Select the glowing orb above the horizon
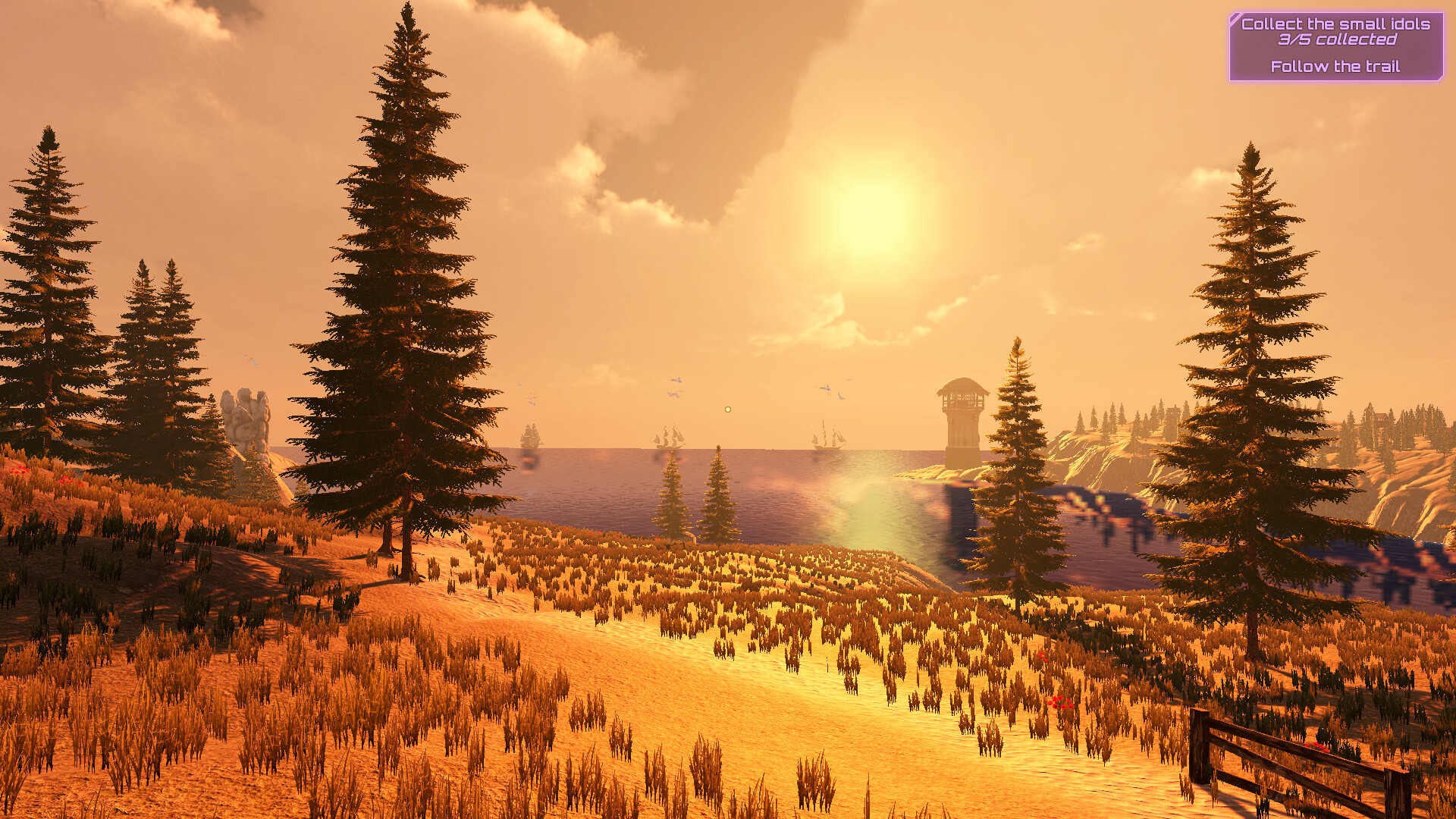 [726, 409]
